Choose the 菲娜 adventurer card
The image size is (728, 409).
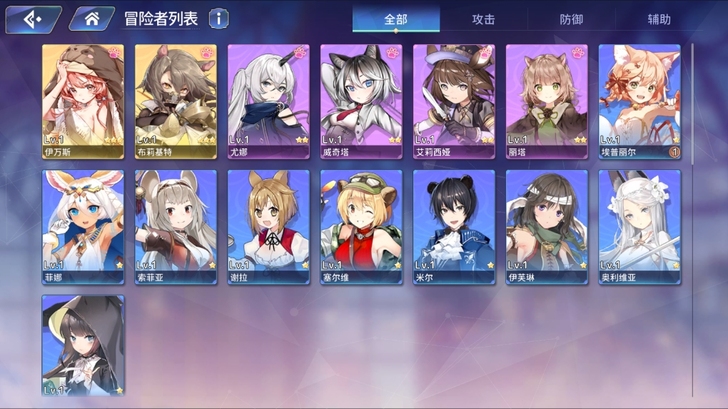[x=83, y=226]
